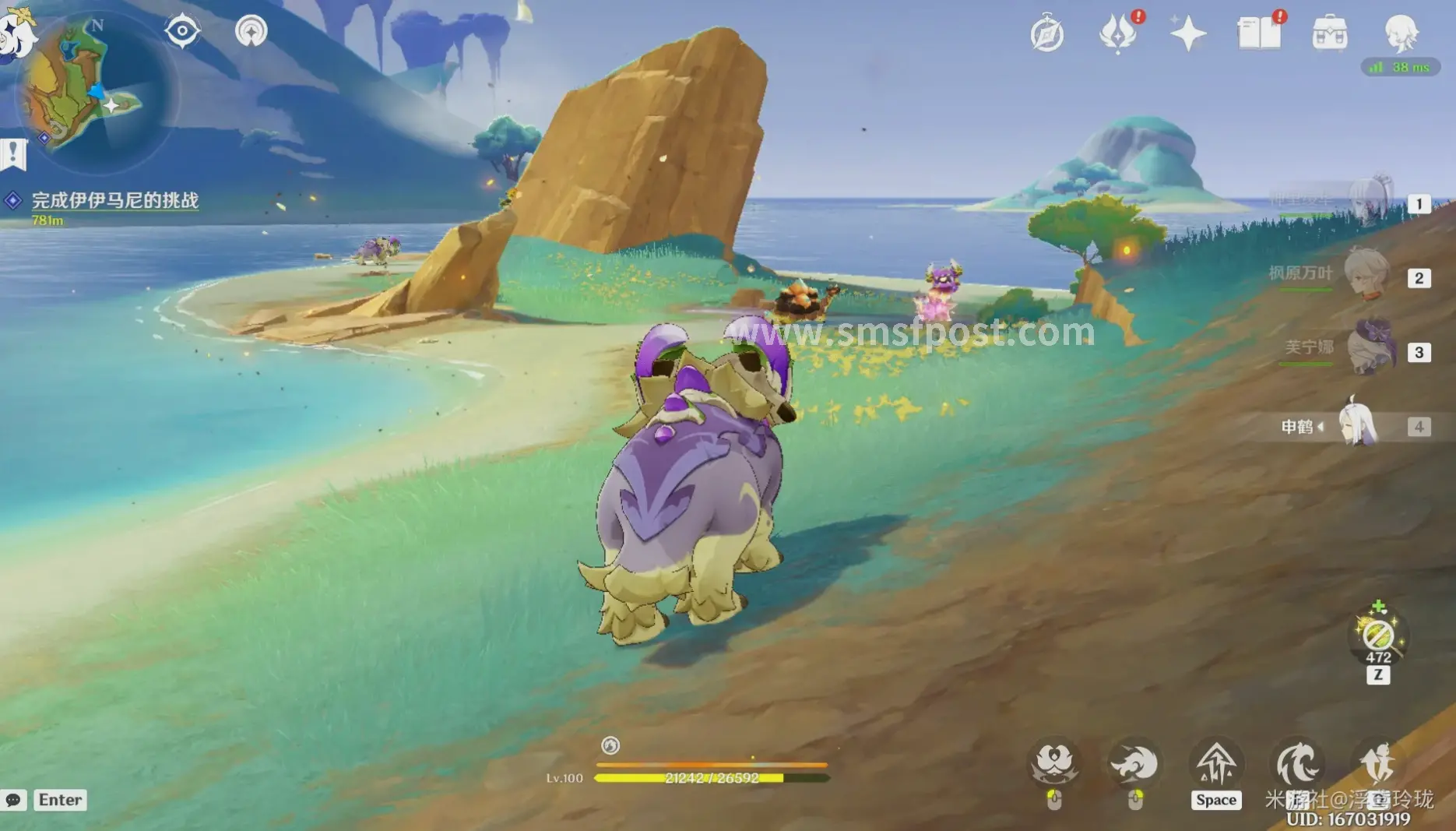Activate the horned mask skill icon
The image size is (1456, 831).
[1054, 763]
